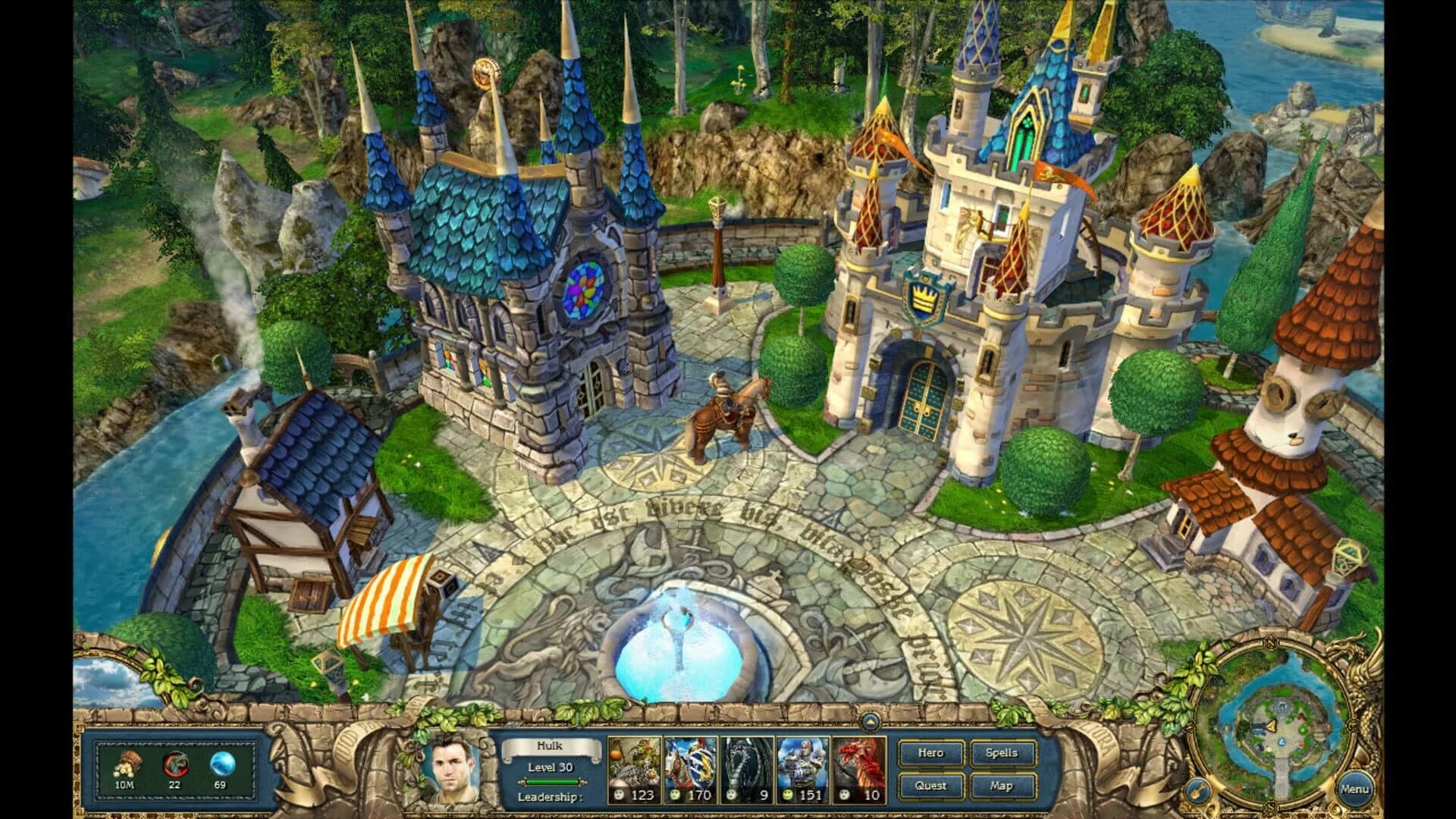Open the Quest log
The height and width of the screenshot is (819, 1456).
(931, 786)
